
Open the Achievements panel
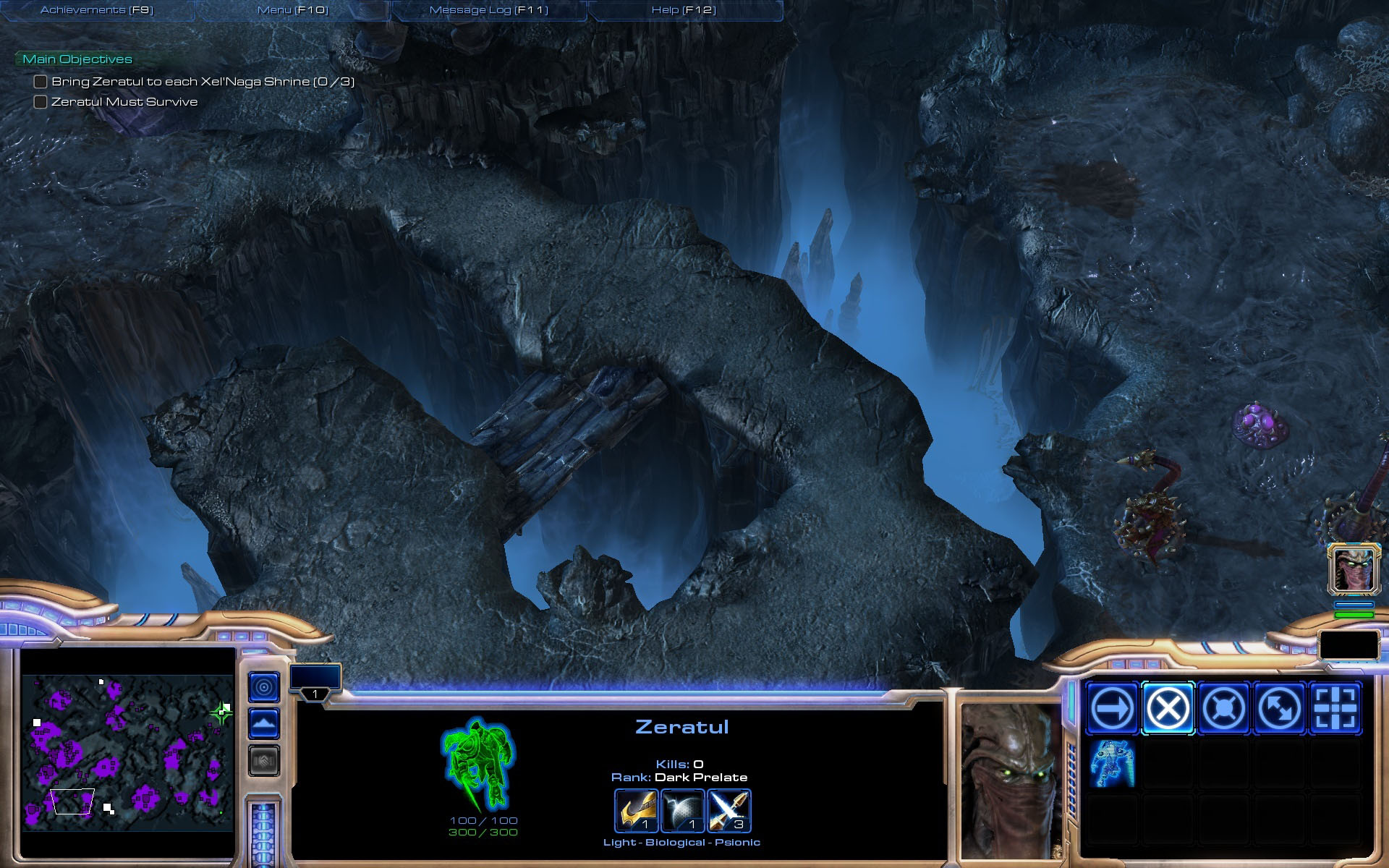[97, 10]
